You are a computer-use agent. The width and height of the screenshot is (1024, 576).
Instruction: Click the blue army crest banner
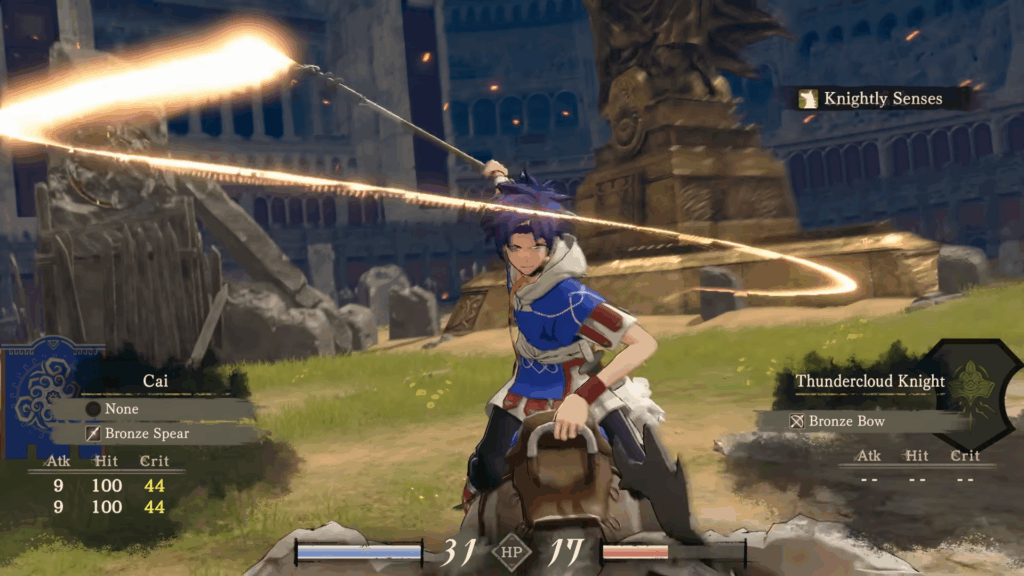pos(41,393)
